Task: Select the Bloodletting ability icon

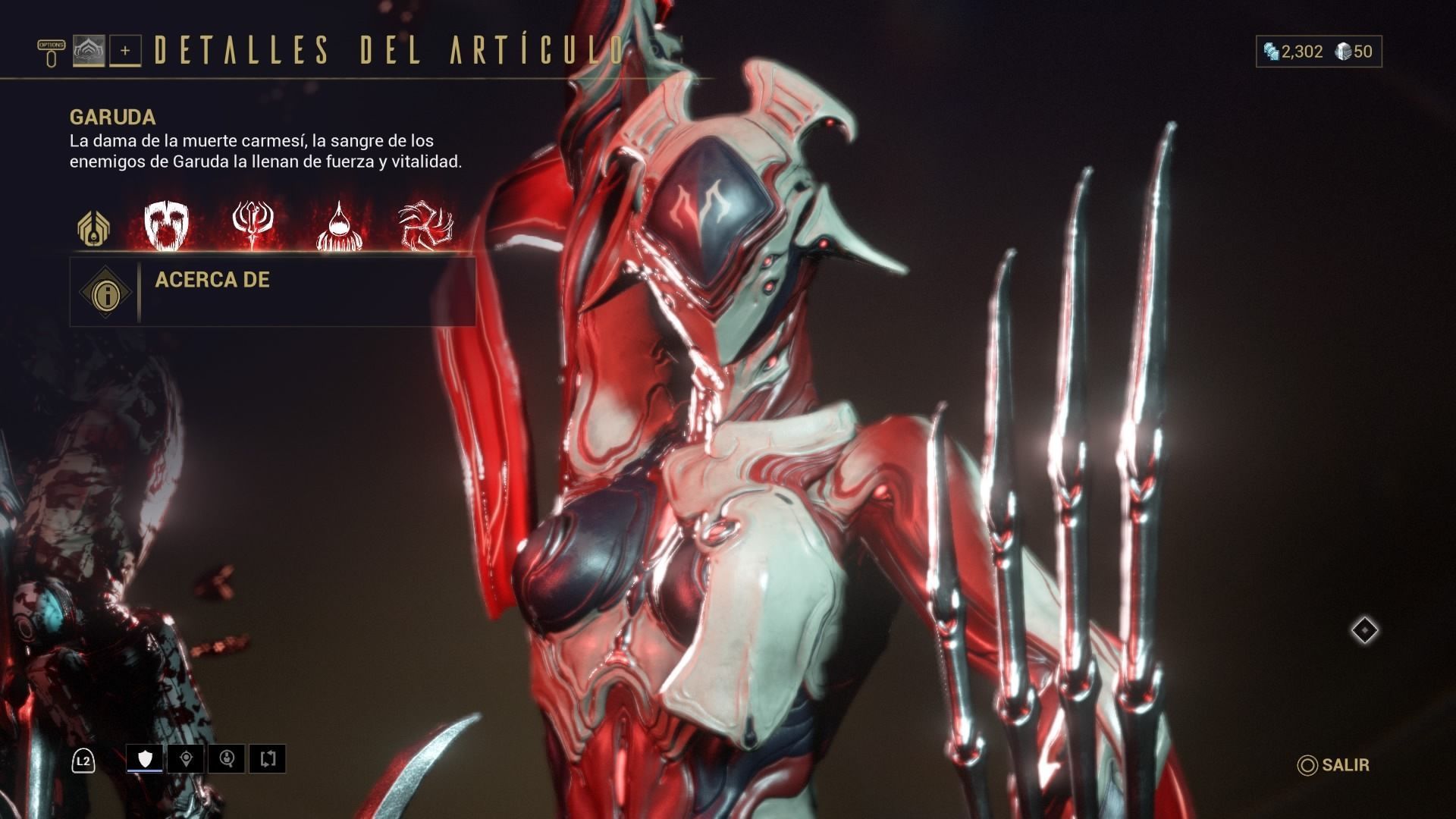Action: [x=339, y=225]
